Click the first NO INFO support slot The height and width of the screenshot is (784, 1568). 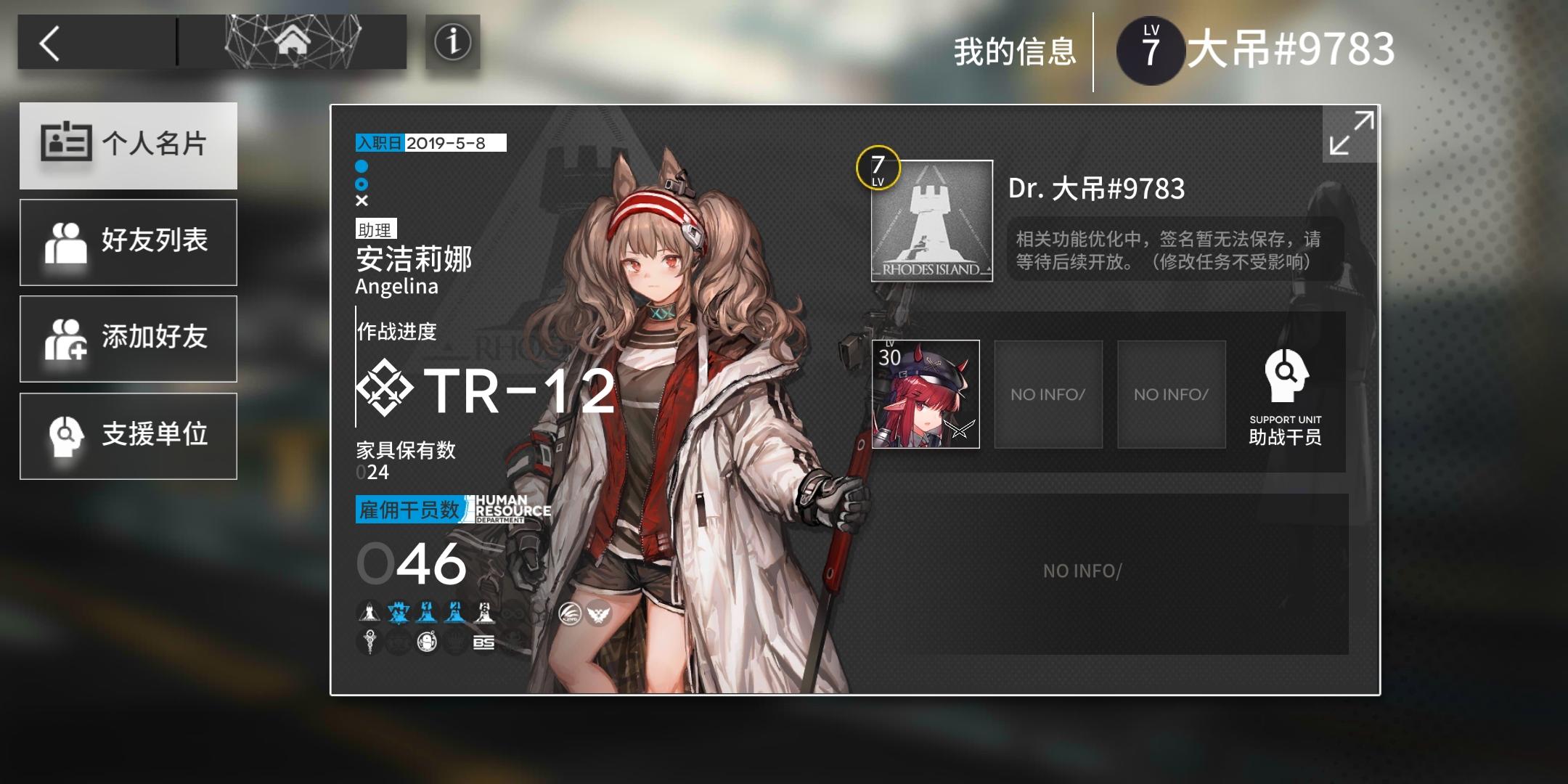coord(1048,394)
